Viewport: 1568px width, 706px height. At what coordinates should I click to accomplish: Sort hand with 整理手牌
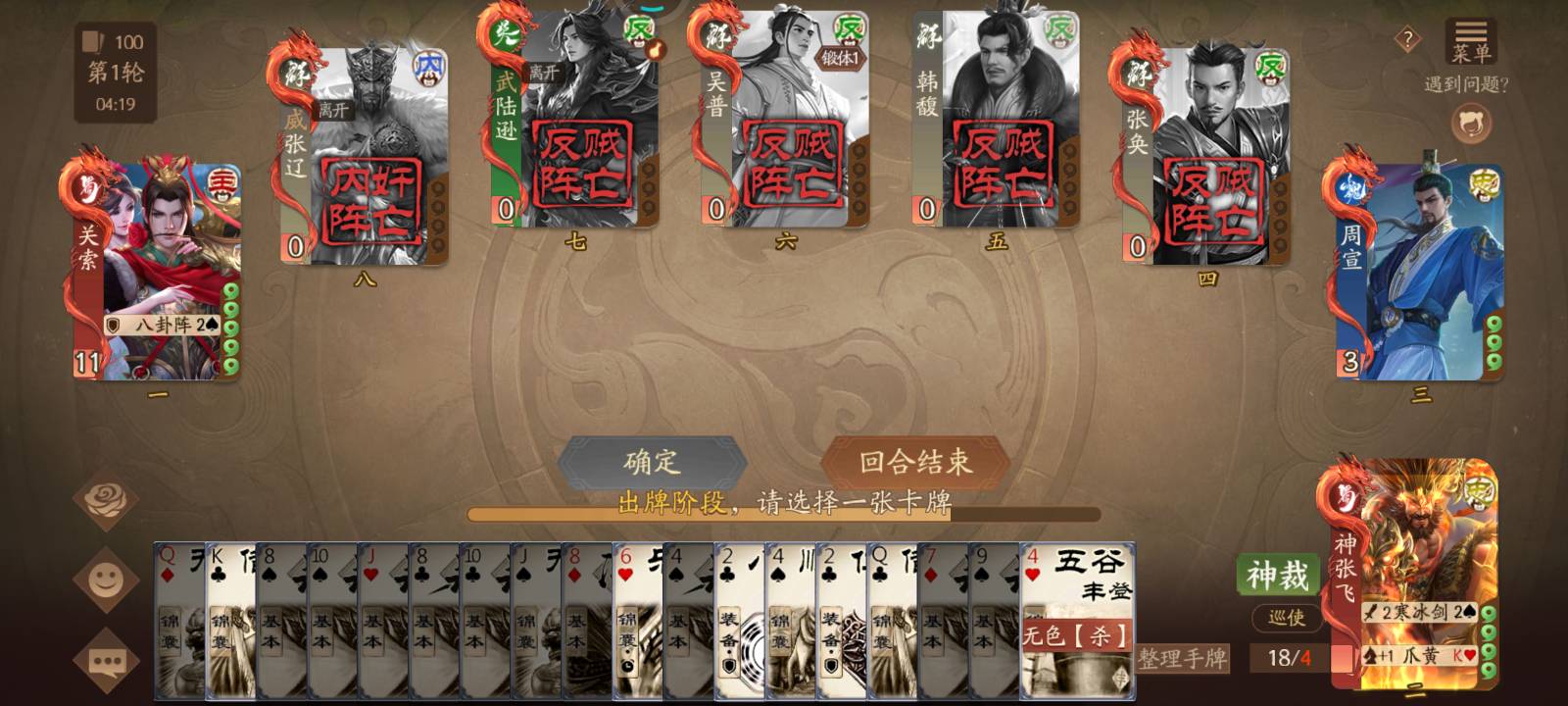(1182, 659)
